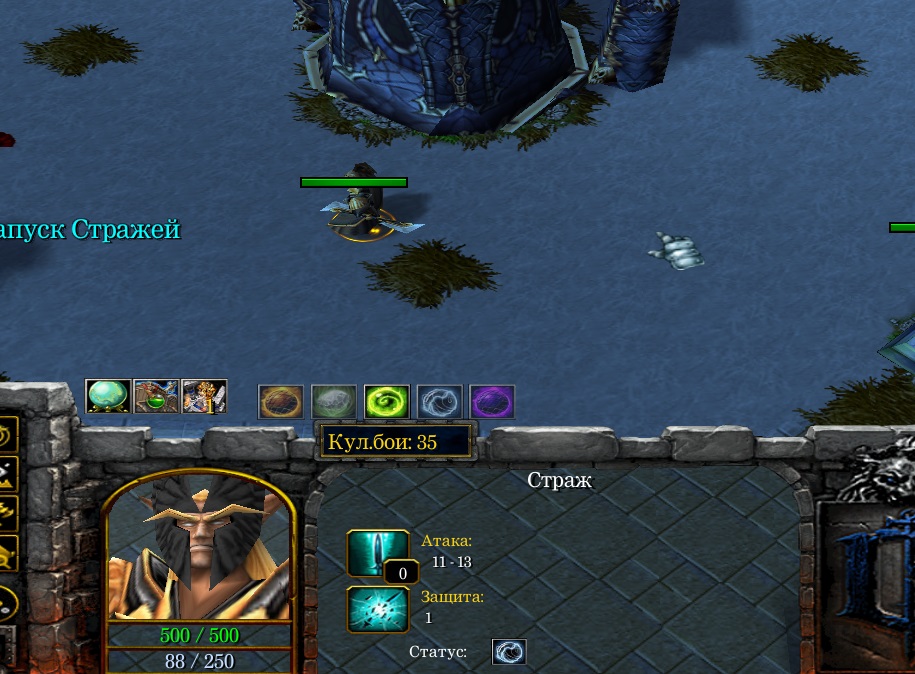
Task: Click the green crystal orb icon
Action: click(x=108, y=396)
